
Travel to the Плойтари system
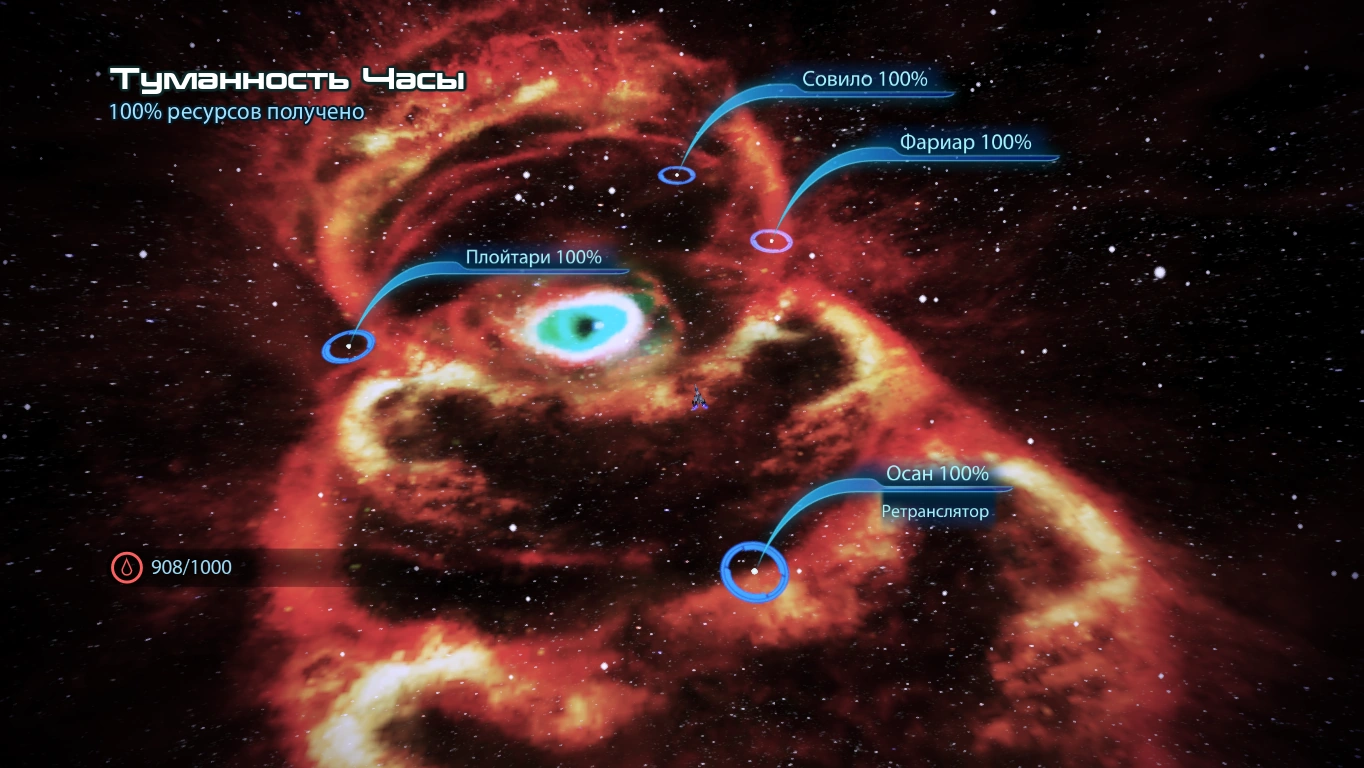pyautogui.click(x=348, y=346)
